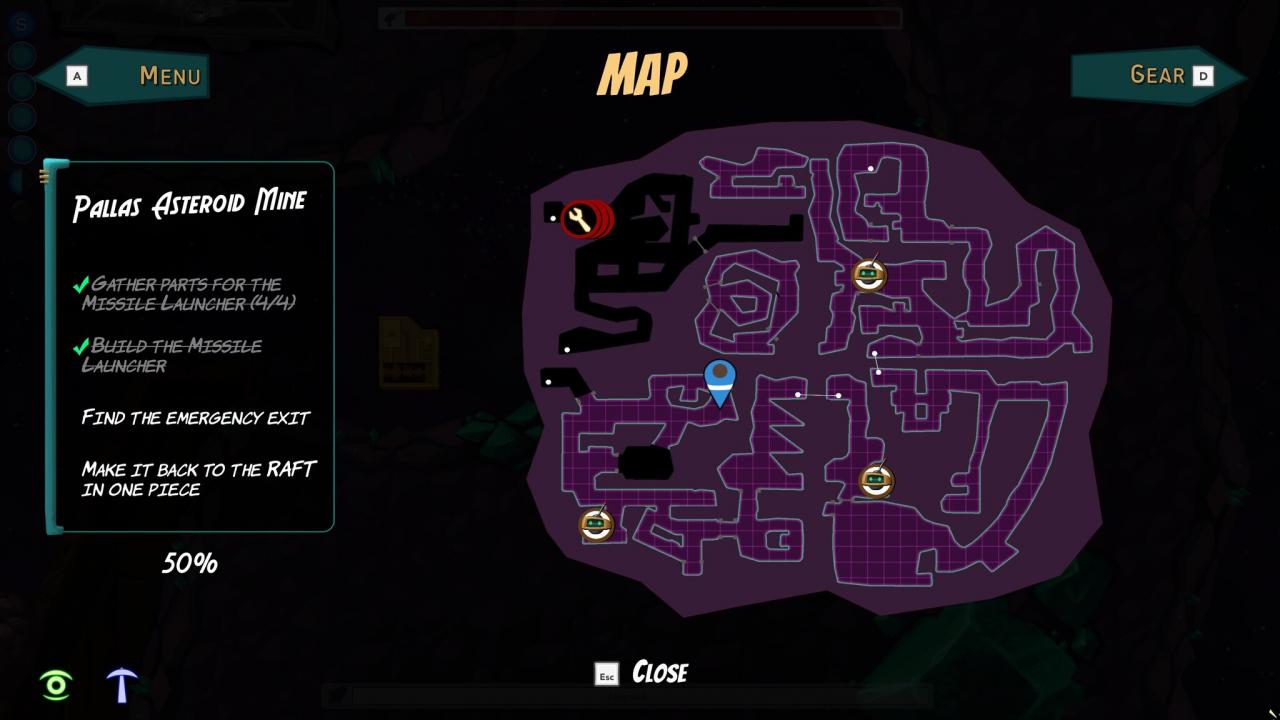
Task: Click the blue player location pin
Action: pyautogui.click(x=720, y=380)
